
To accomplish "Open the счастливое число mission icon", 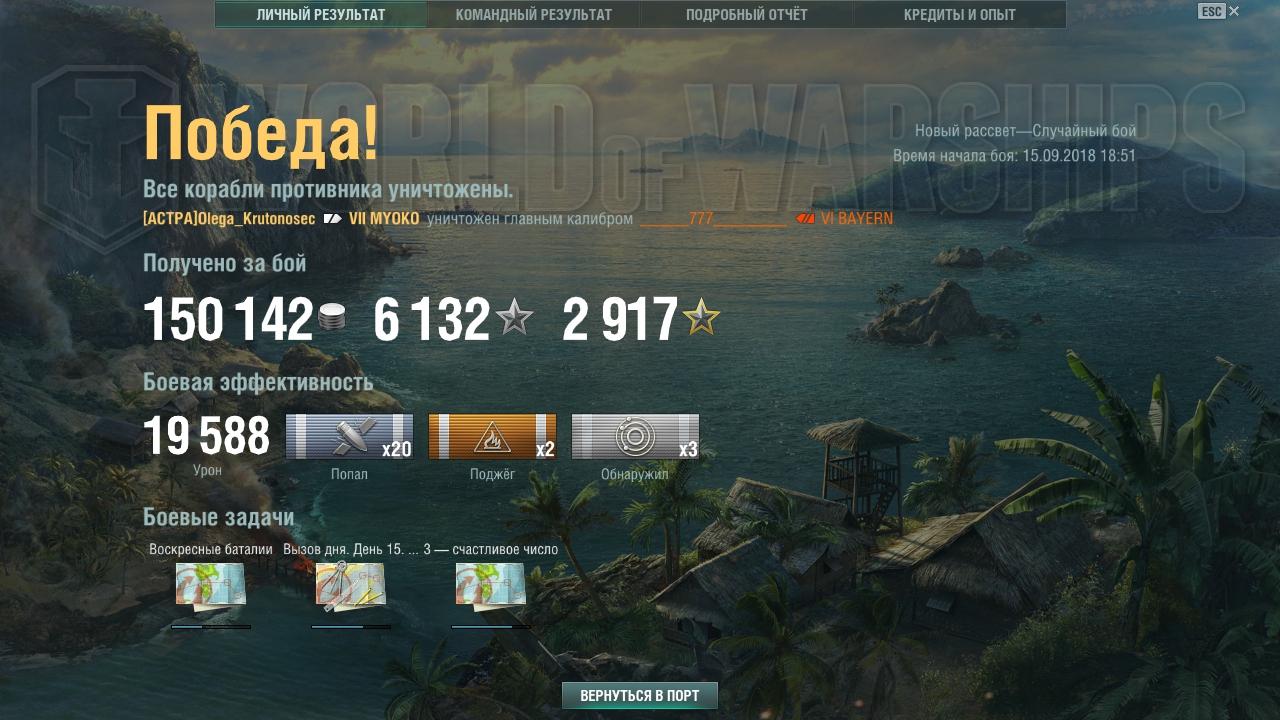I will tap(491, 585).
